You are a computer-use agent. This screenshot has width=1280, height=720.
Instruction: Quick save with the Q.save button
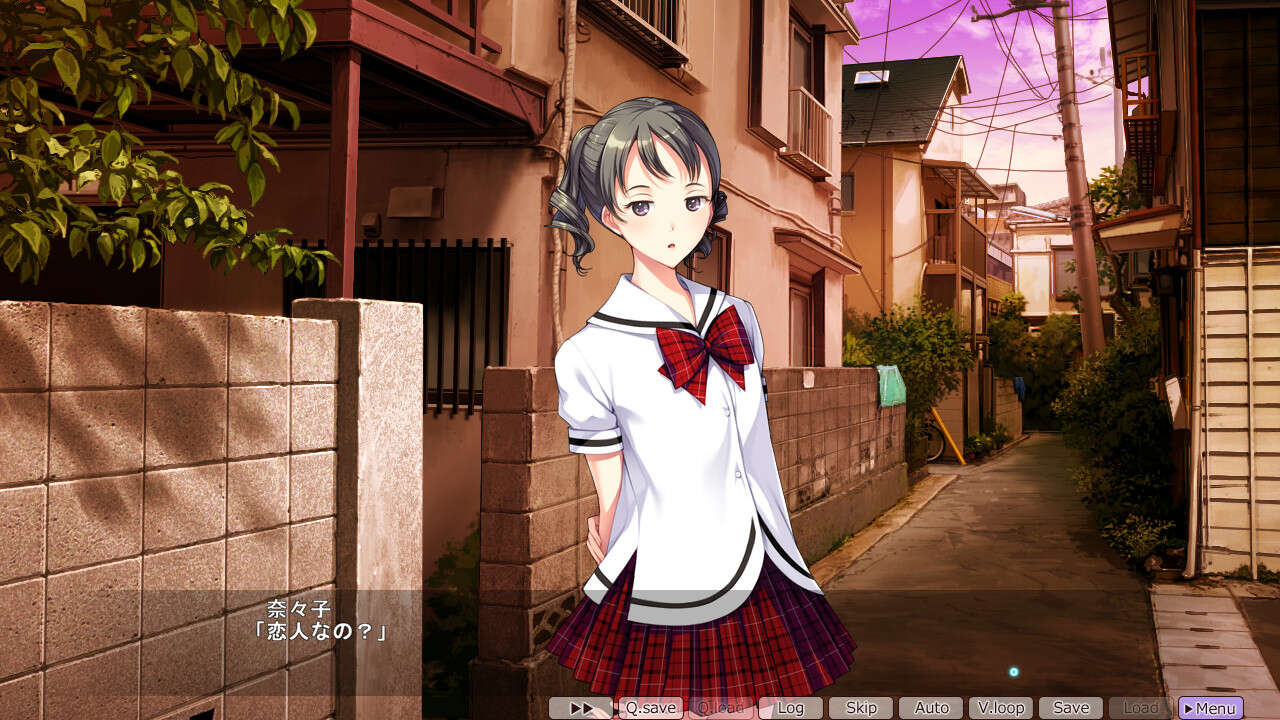point(650,707)
